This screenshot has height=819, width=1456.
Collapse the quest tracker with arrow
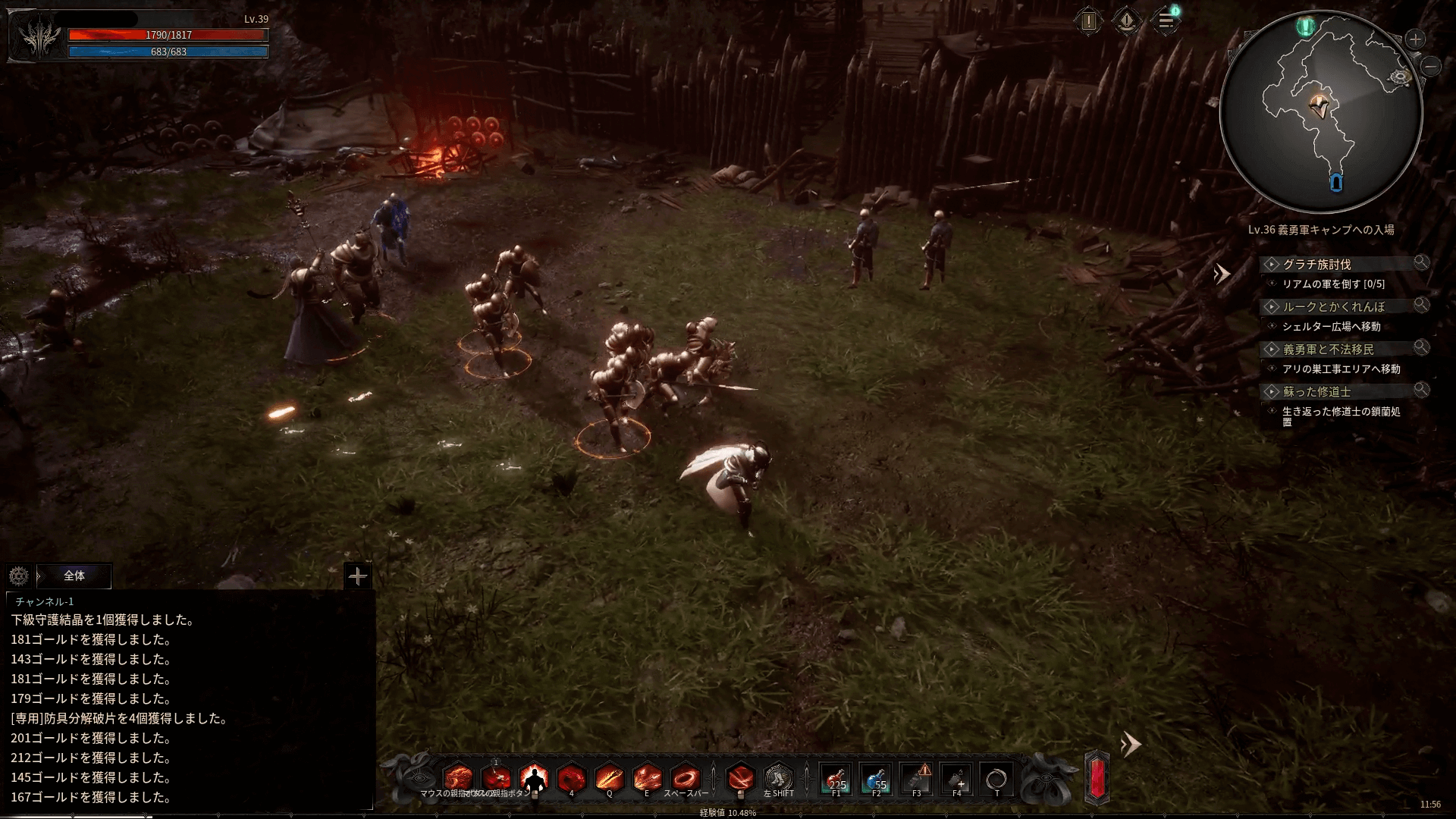1221,274
